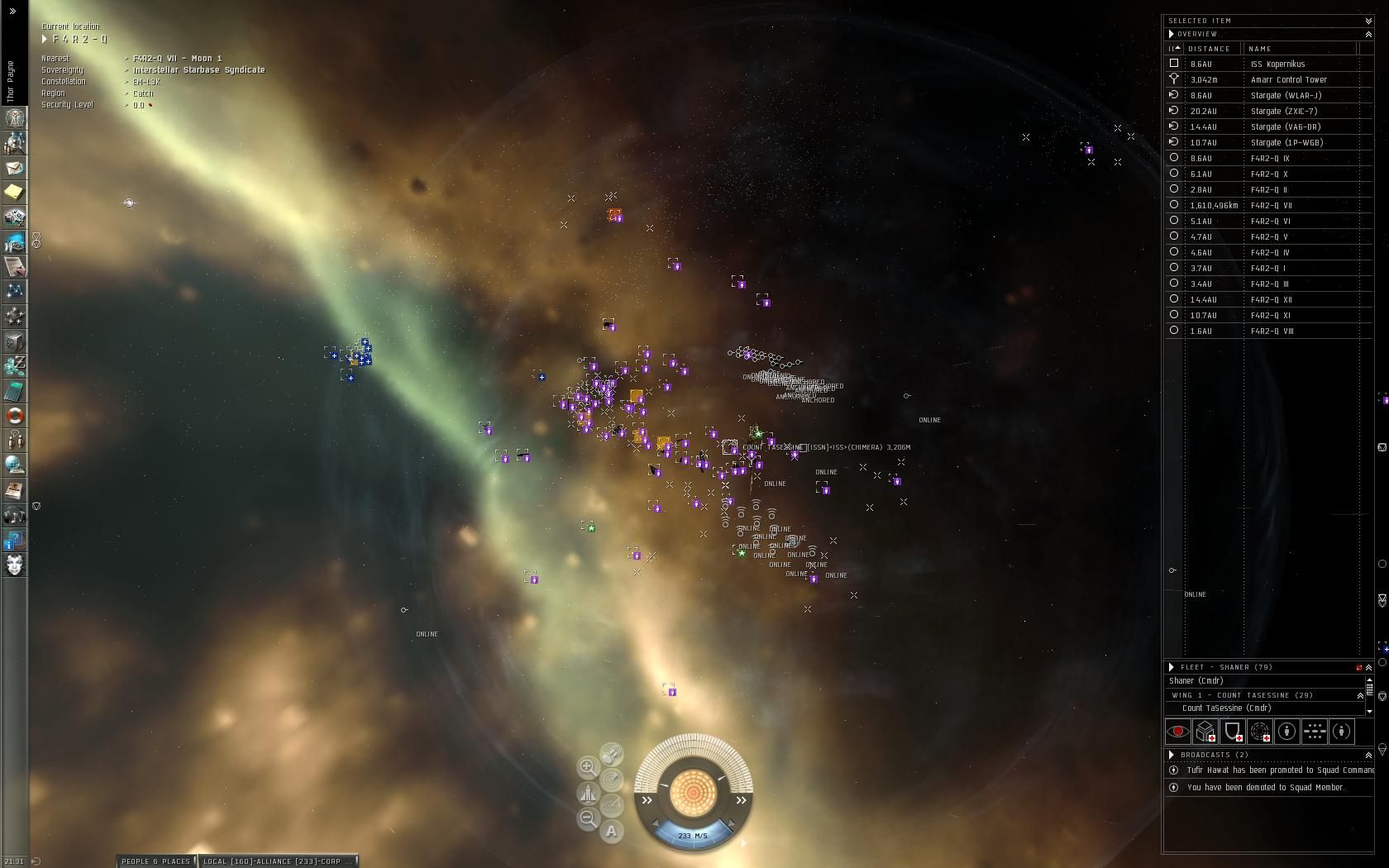
Task: Select Stargate (WLAR-J) overview row
Action: [1286, 96]
